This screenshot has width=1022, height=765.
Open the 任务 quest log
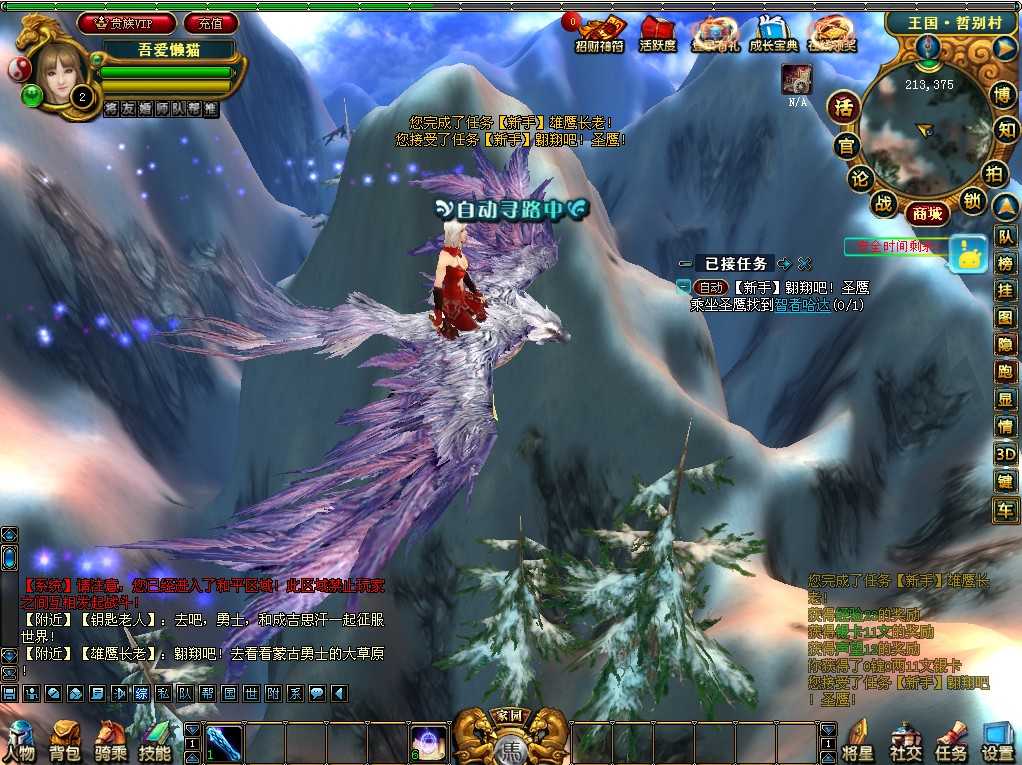click(951, 742)
